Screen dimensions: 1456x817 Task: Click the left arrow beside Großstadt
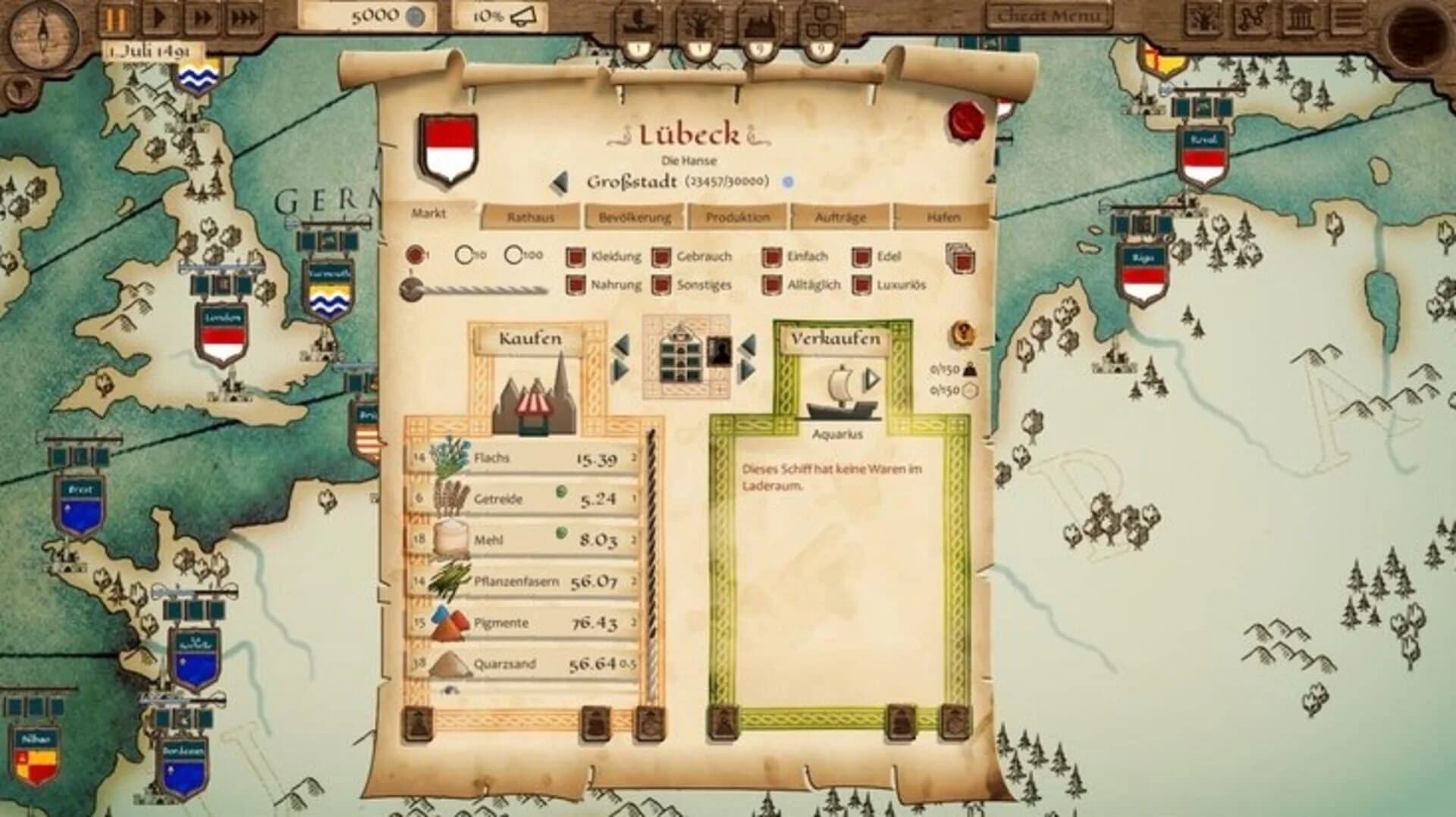(561, 181)
